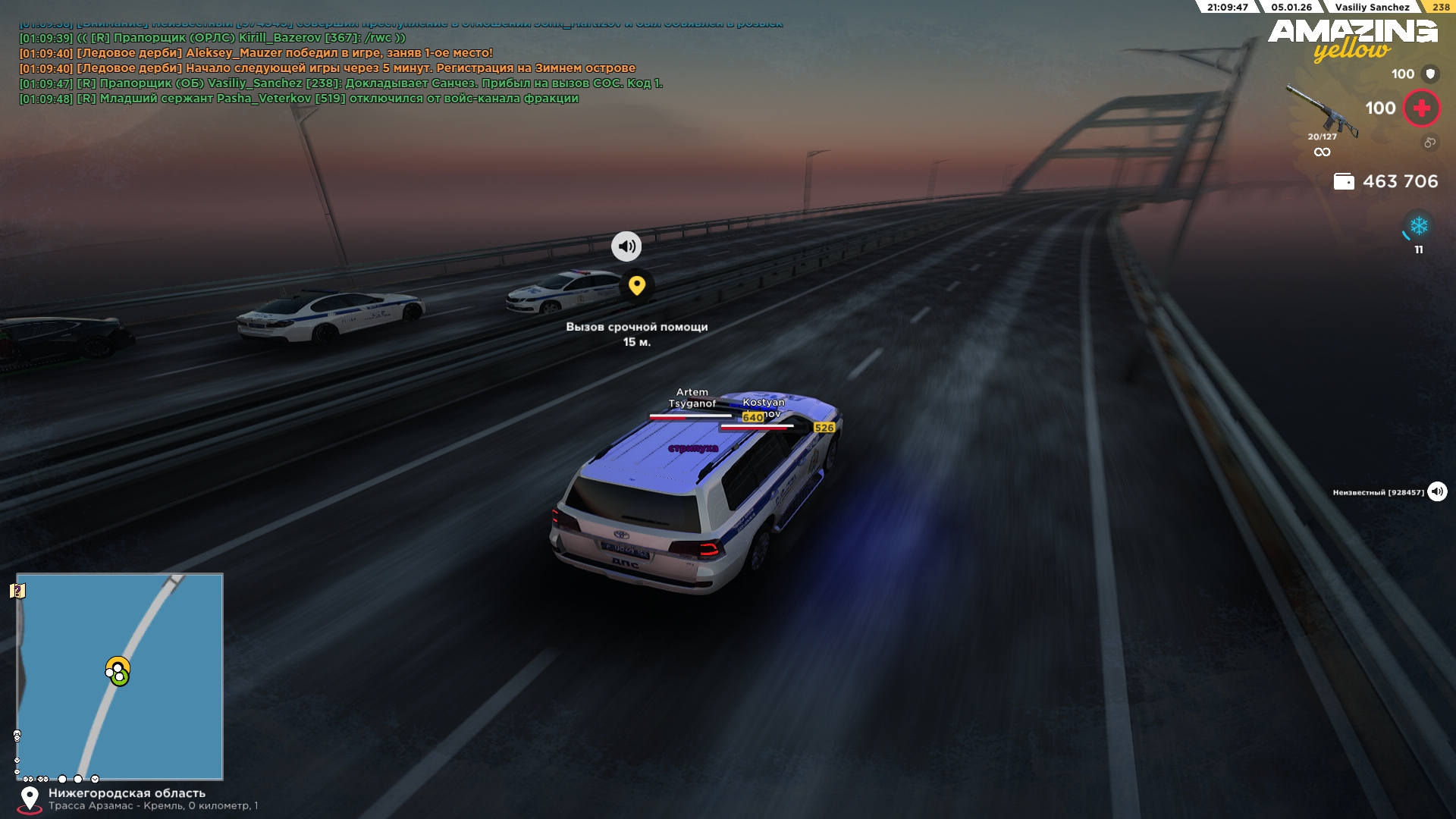Click the yellow player marker on the minimap

coord(118,668)
